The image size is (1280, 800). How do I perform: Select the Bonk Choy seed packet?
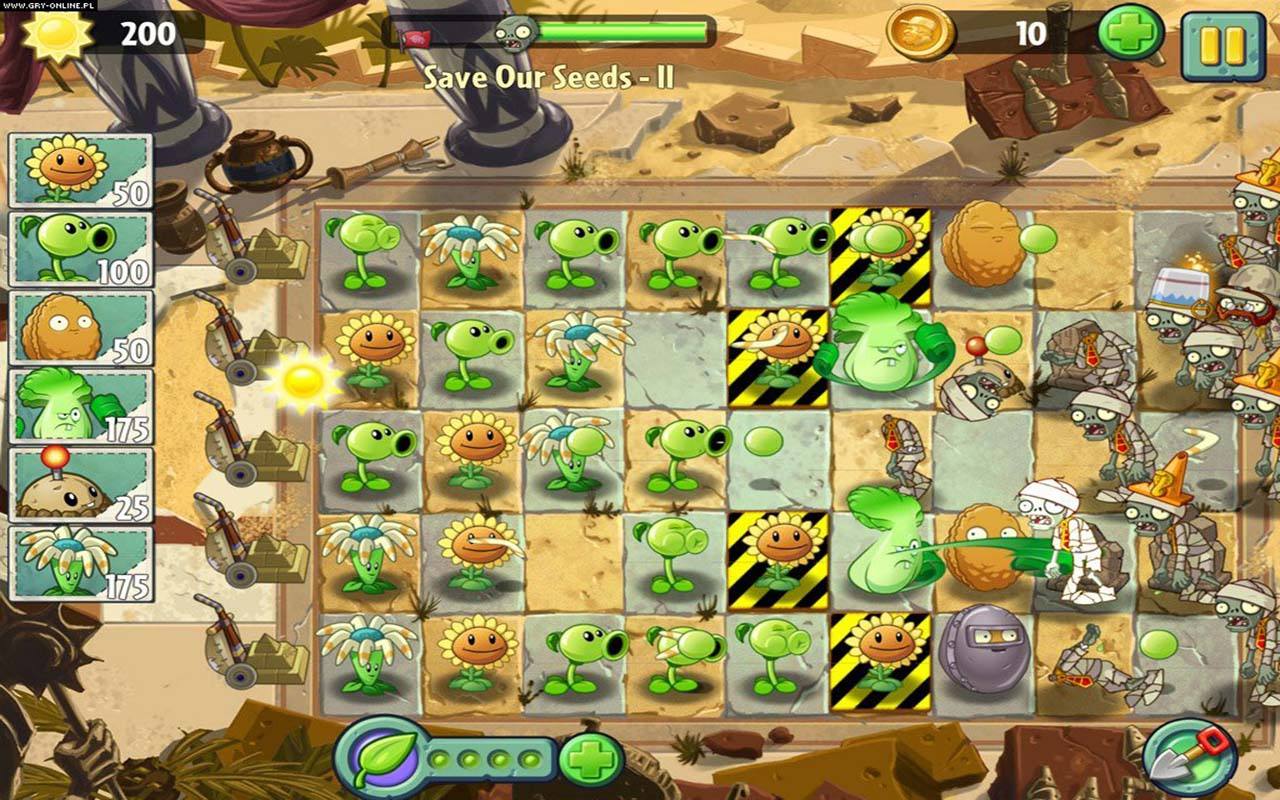coord(81,405)
